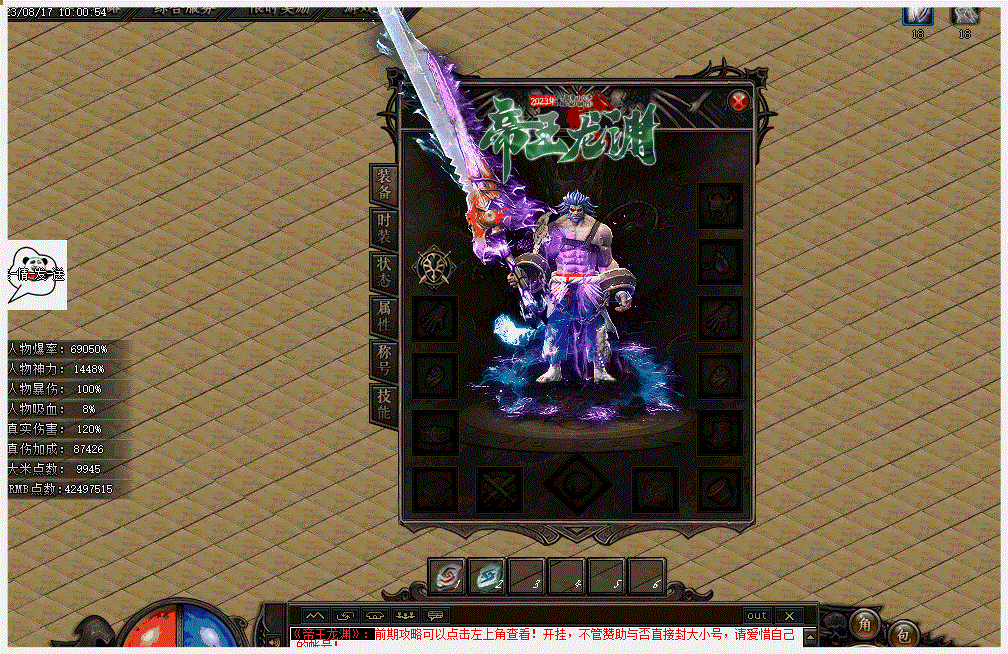Viewport: 1008px width, 654px height.
Task: Open the 包 bag round button
Action: click(903, 634)
